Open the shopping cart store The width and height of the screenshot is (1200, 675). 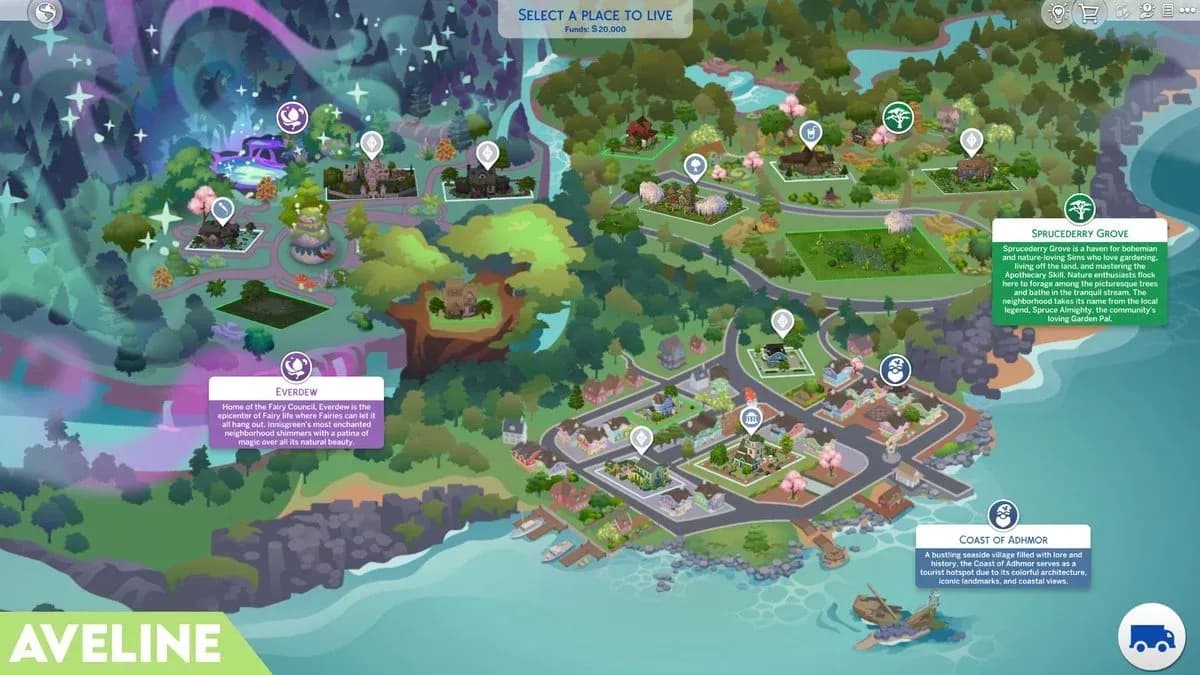coord(1089,13)
